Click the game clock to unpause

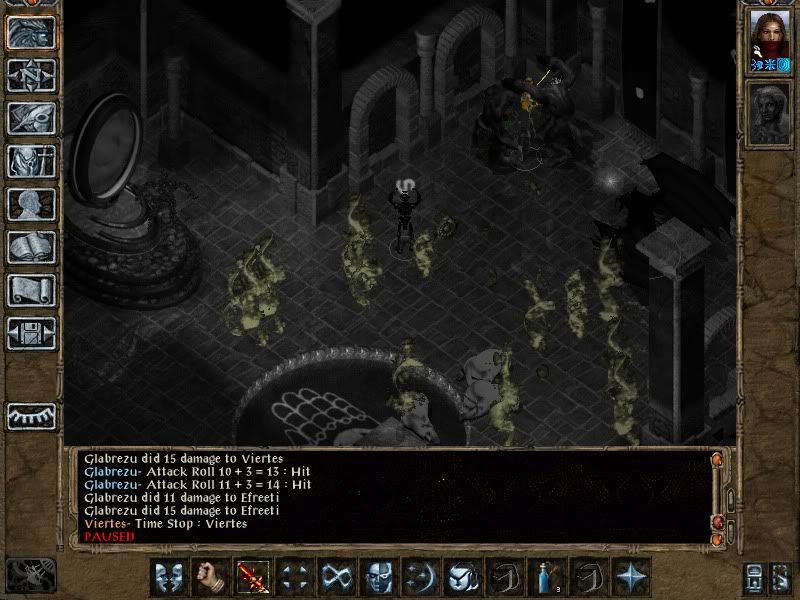click(x=31, y=574)
